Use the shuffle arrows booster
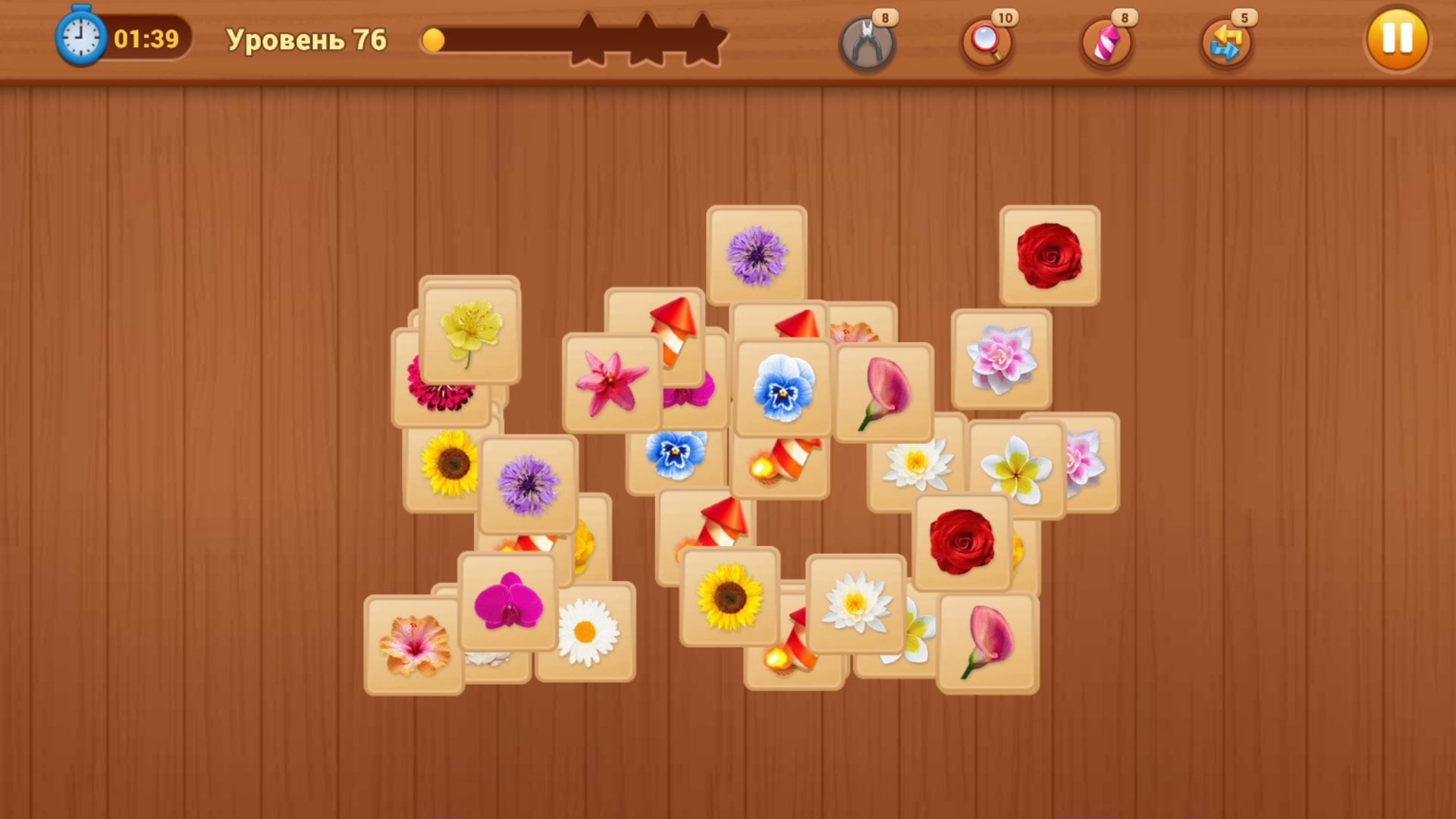 click(1226, 42)
